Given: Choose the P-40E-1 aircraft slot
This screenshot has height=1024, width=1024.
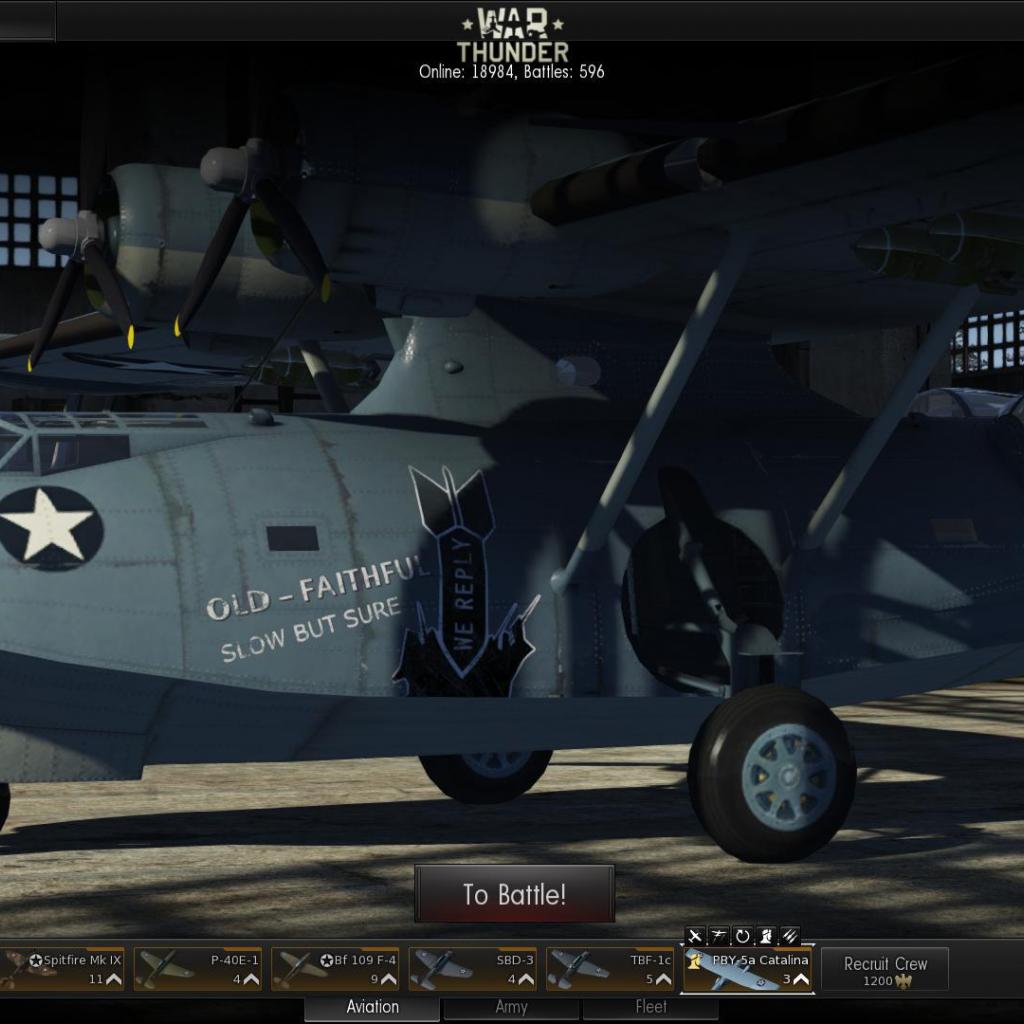Looking at the screenshot, I should click(x=197, y=969).
